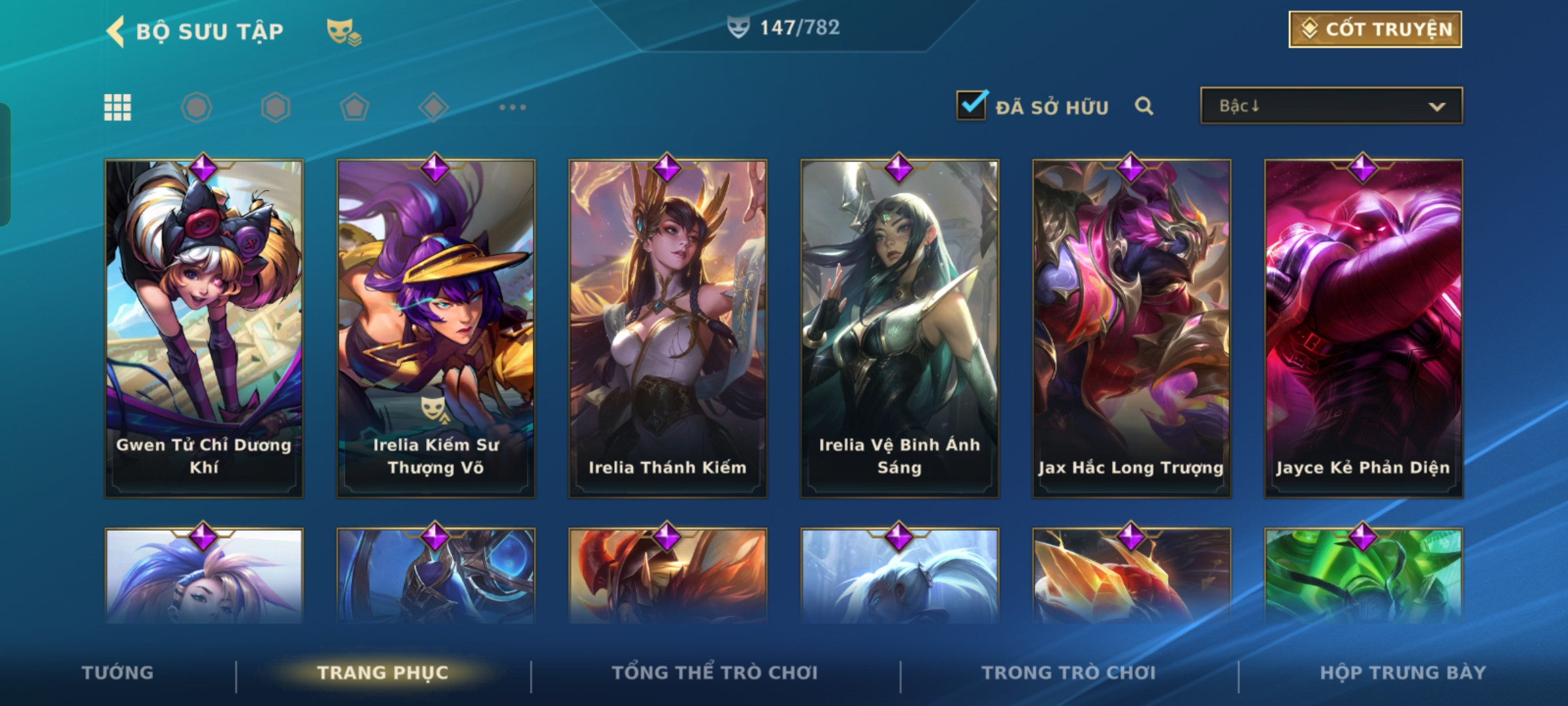Select the Irelia Kiếm Sư Thượng Võ card
Screen dimensions: 1568x706
pos(436,327)
